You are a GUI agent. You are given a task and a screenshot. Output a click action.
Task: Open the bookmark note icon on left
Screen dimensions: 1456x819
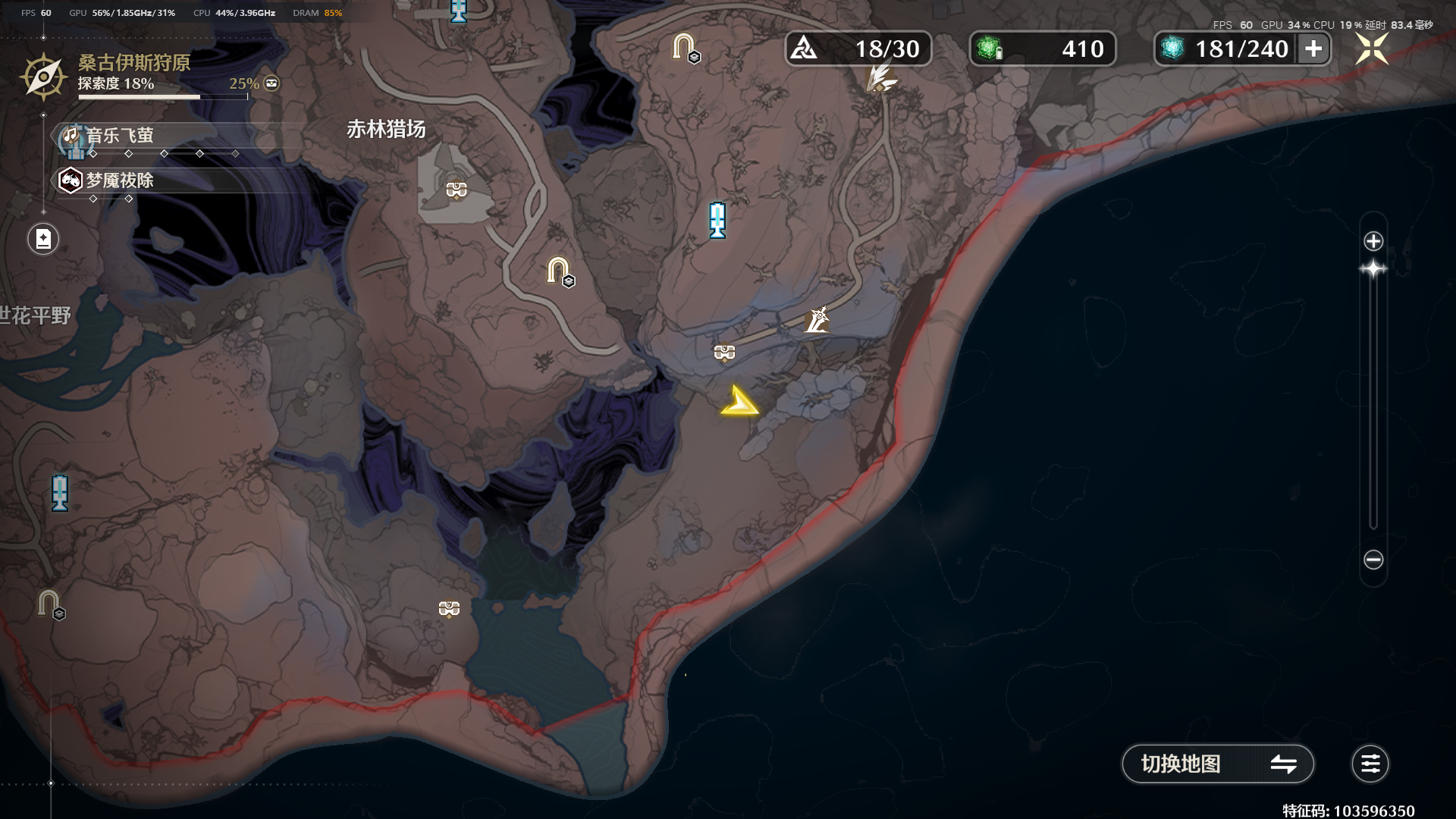coord(43,239)
